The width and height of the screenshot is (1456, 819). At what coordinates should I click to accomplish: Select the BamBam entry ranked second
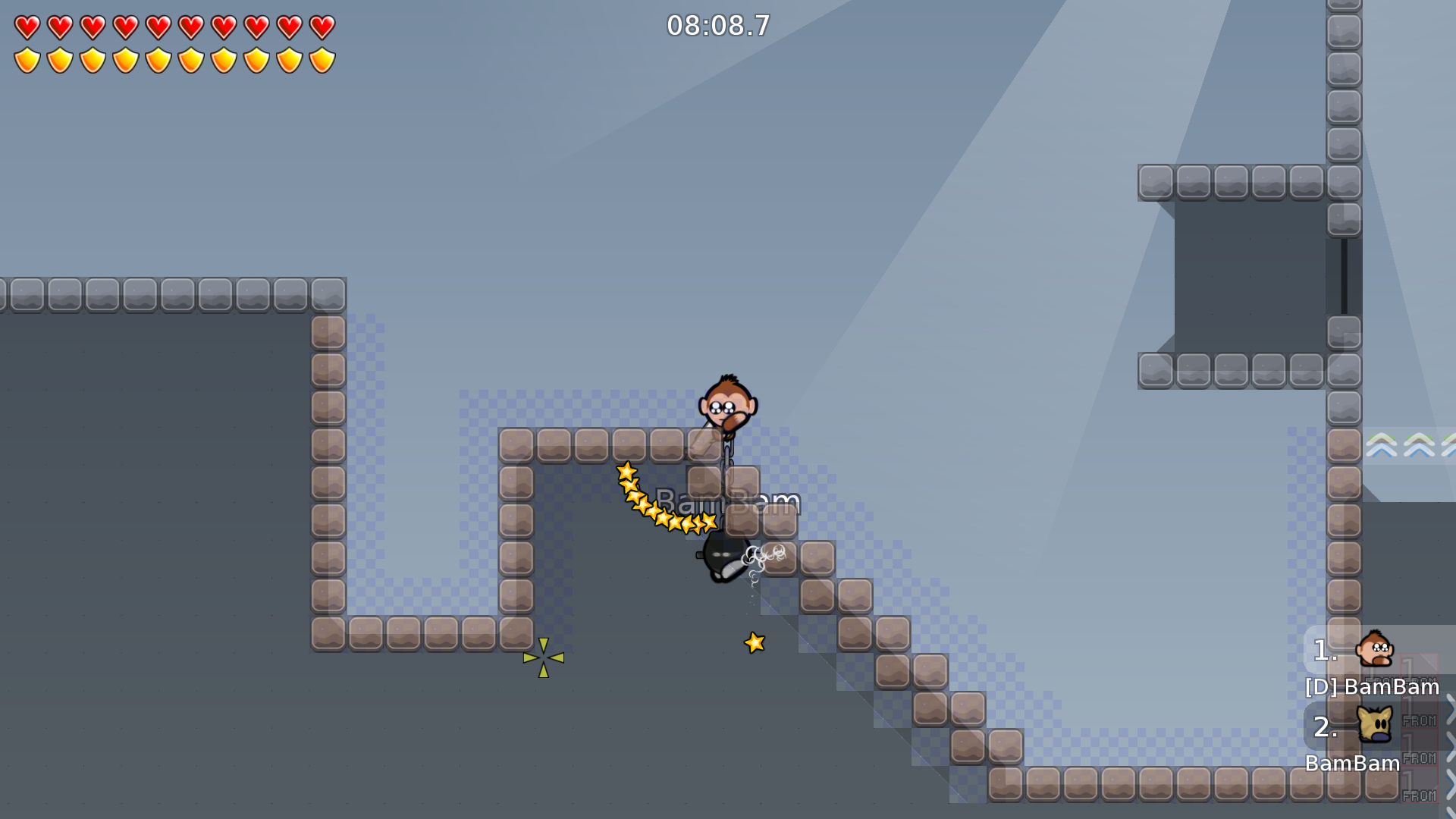pos(1353,764)
